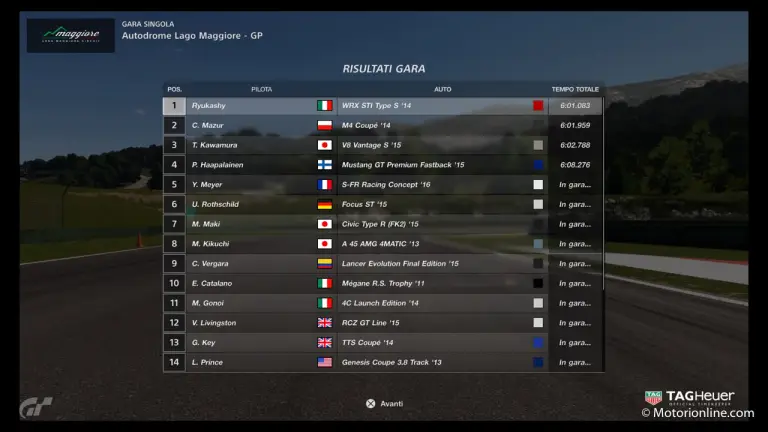The height and width of the screenshot is (432, 768).
Task: Select P. Haapalainen's Mustang GT row
Action: [383, 164]
